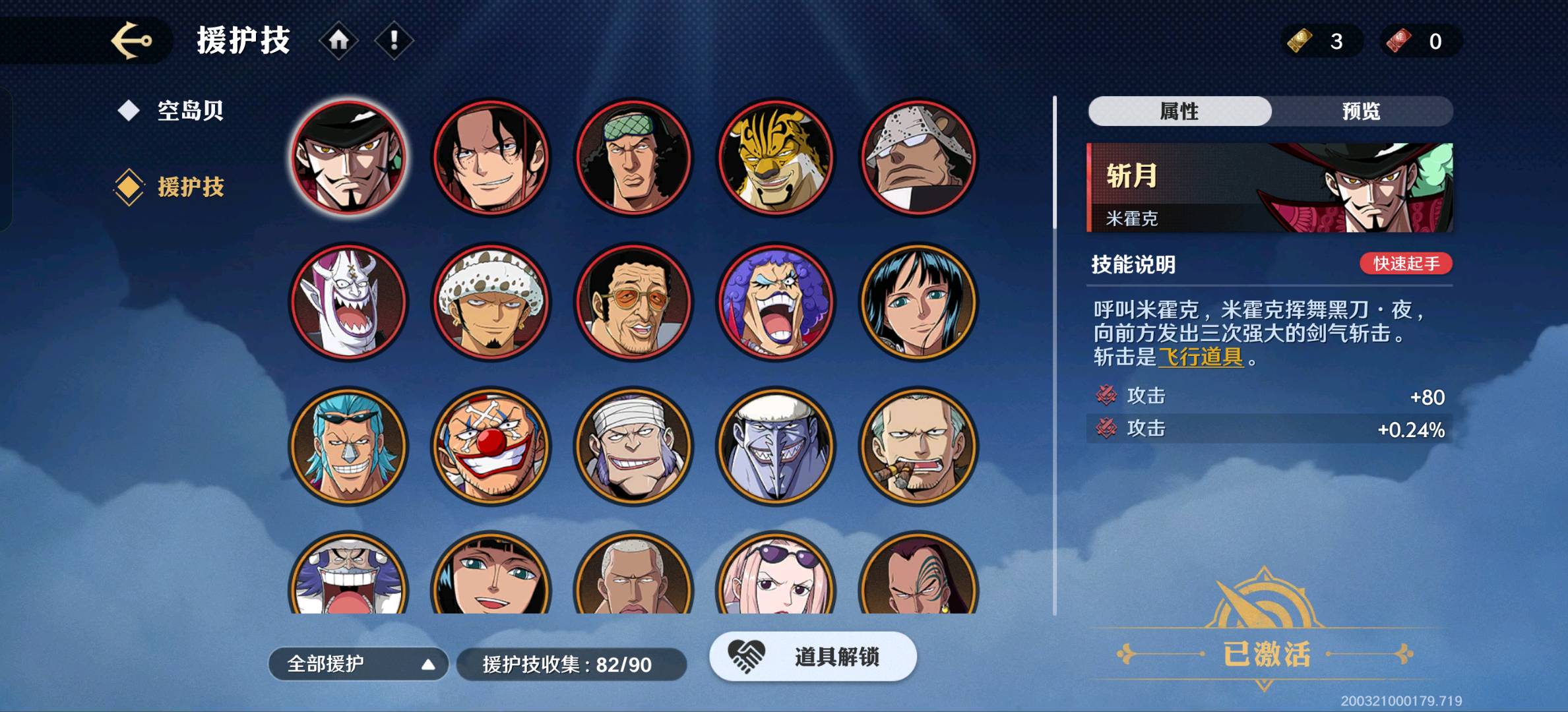Screen dimensions: 1568x712
Task: Show the 属性 attributes tab
Action: (x=1179, y=111)
